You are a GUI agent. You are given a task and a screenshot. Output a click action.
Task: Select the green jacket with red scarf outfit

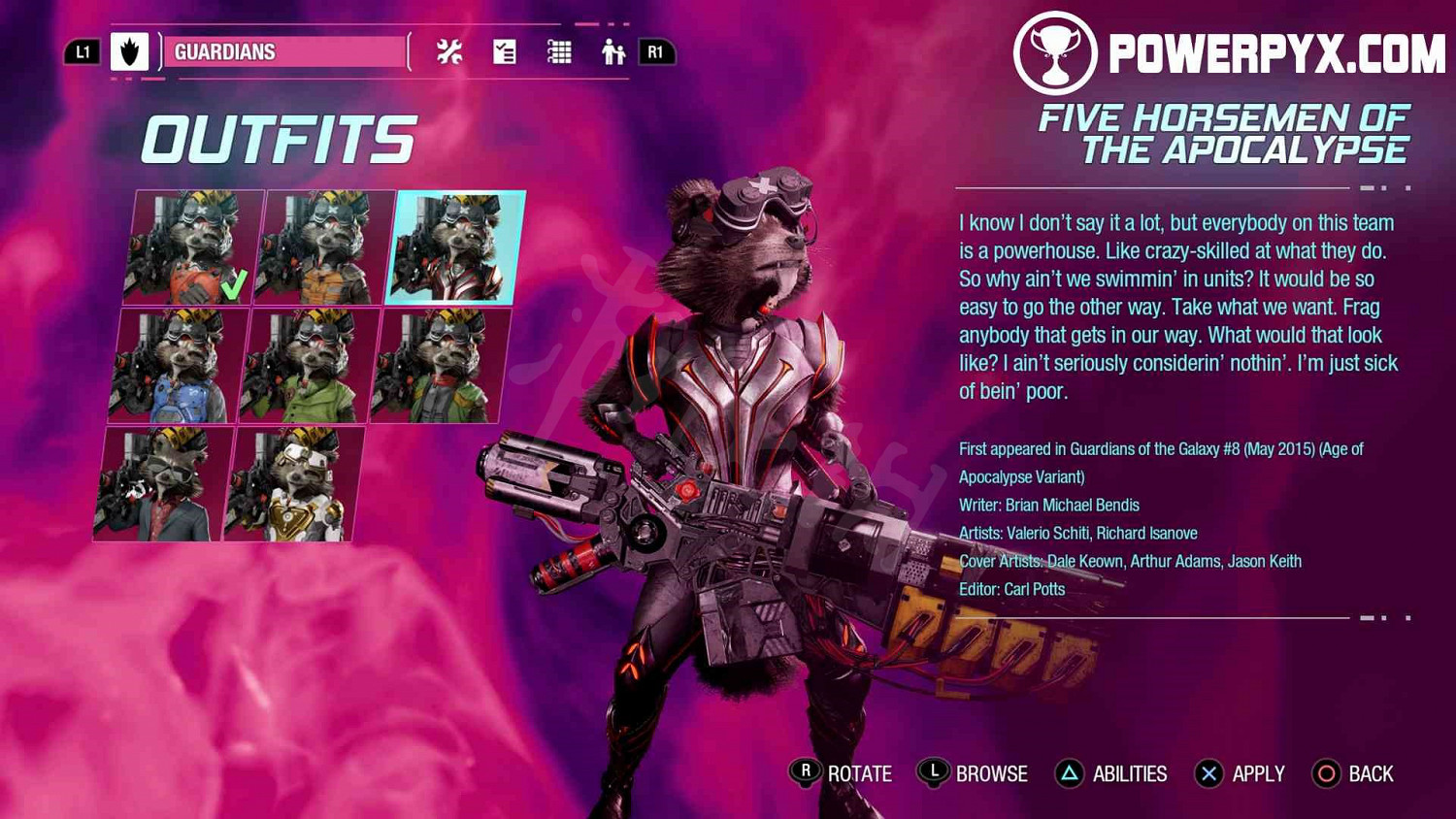tap(441, 366)
